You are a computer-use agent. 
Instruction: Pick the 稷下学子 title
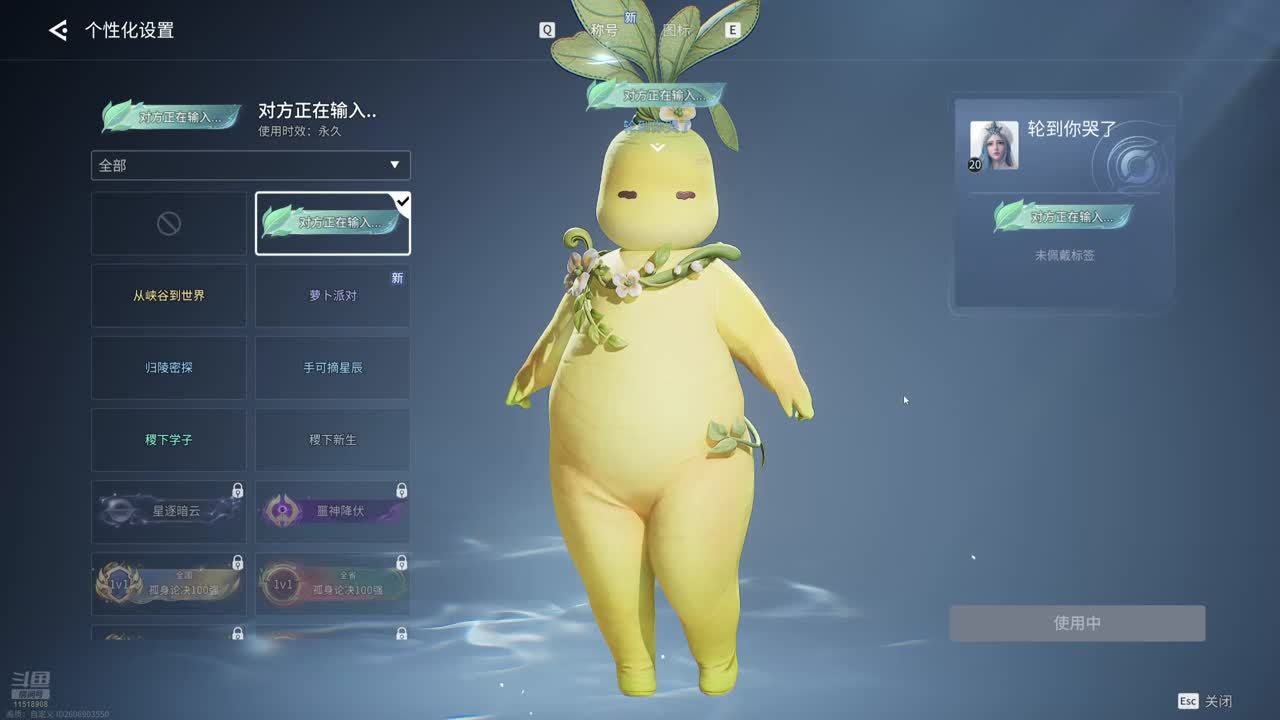click(169, 440)
